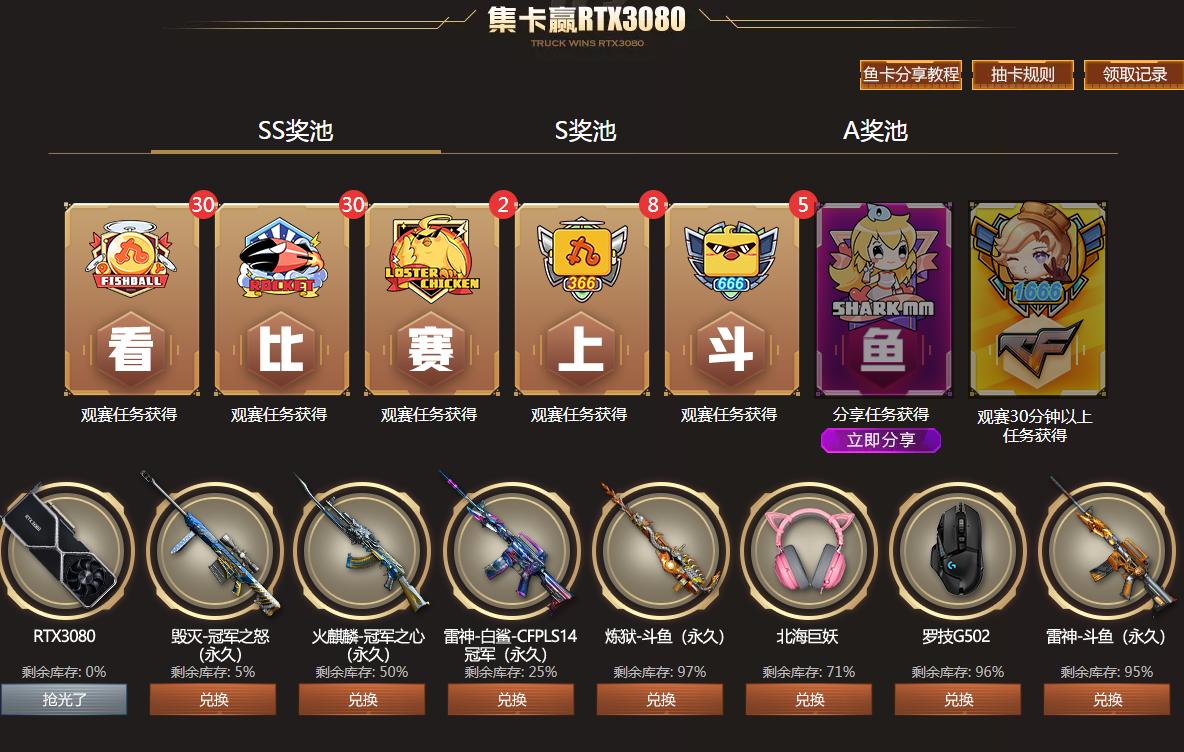
Task: Select the 1666 CF card
Action: pyautogui.click(x=1038, y=300)
